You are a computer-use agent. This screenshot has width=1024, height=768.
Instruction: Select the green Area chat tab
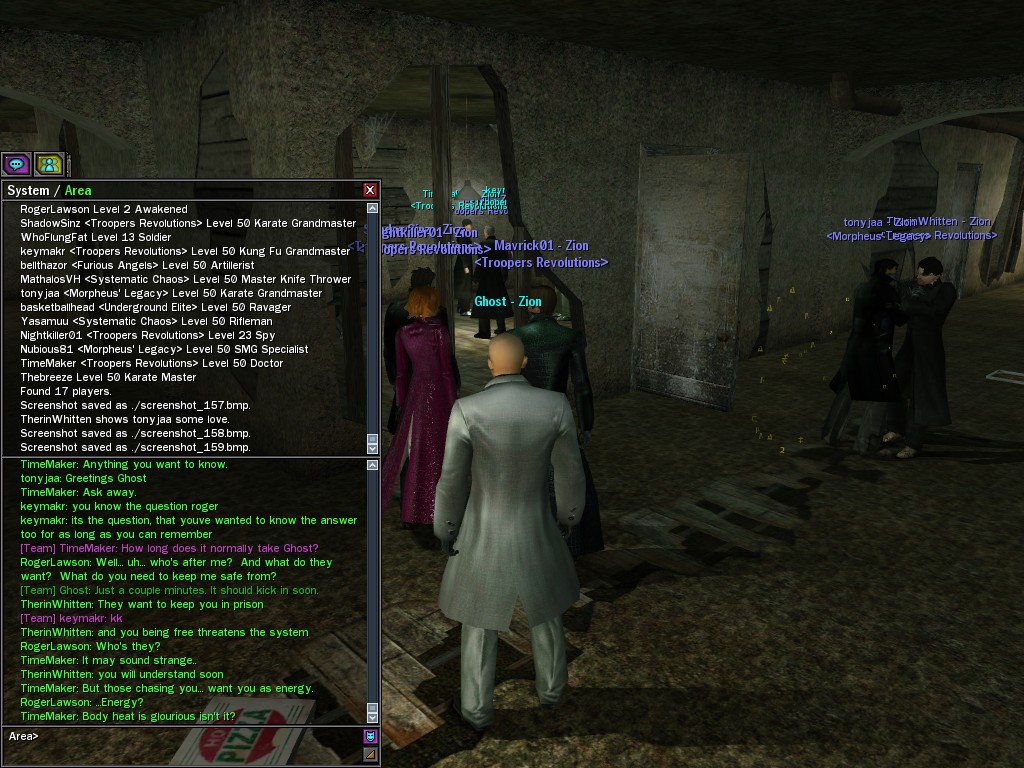click(78, 191)
